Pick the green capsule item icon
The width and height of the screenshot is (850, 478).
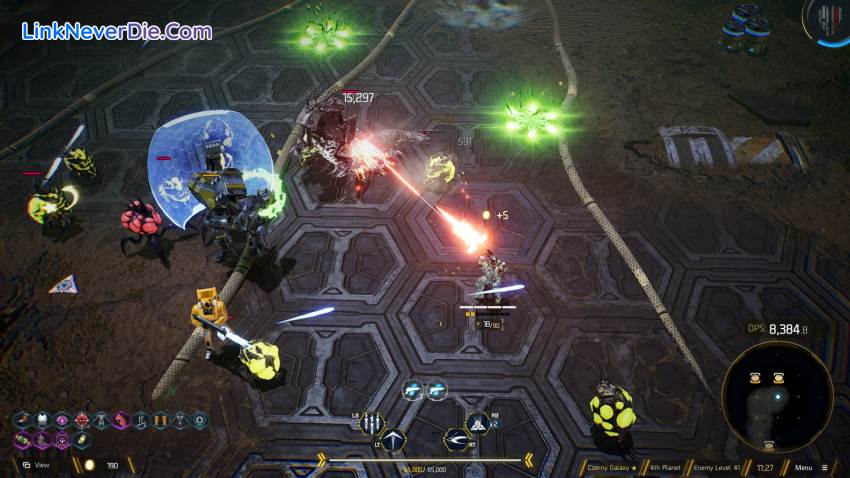tap(22, 440)
